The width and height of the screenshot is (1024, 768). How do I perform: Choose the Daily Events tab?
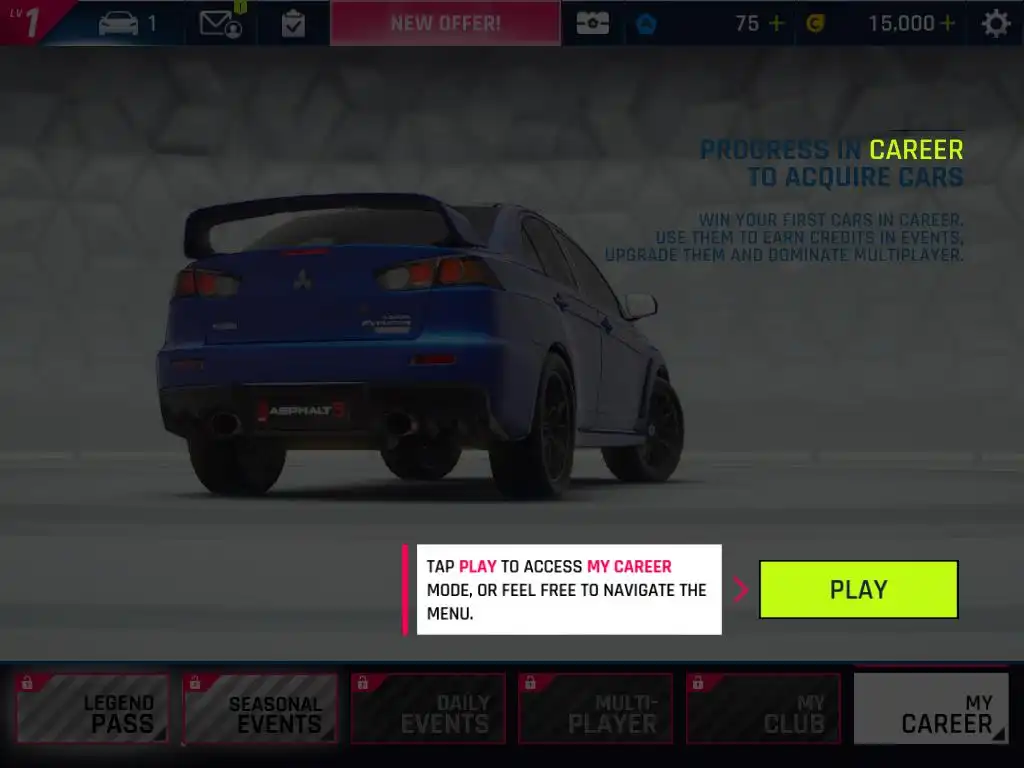pyautogui.click(x=428, y=709)
